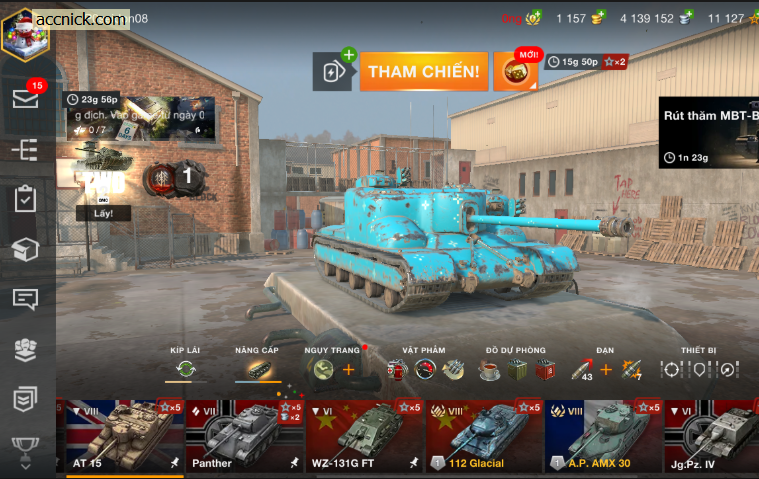Select the WZ-131G FT tank
The image size is (759, 479).
[365, 436]
